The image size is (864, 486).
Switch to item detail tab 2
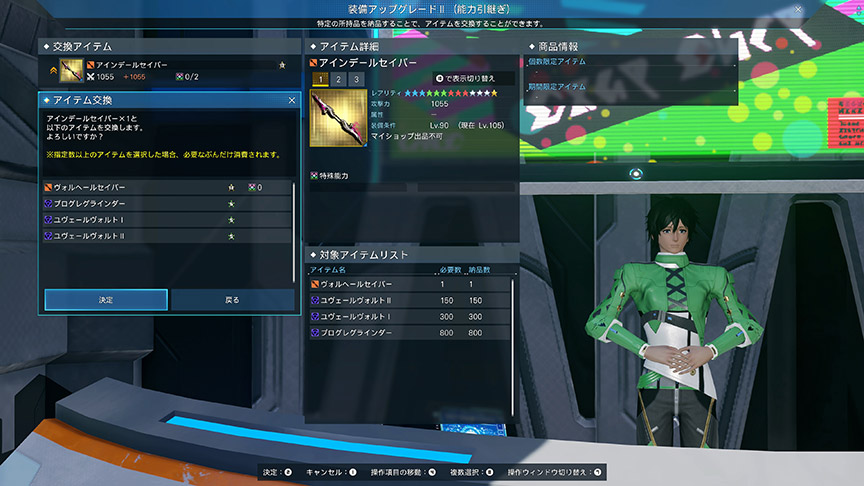[338, 79]
